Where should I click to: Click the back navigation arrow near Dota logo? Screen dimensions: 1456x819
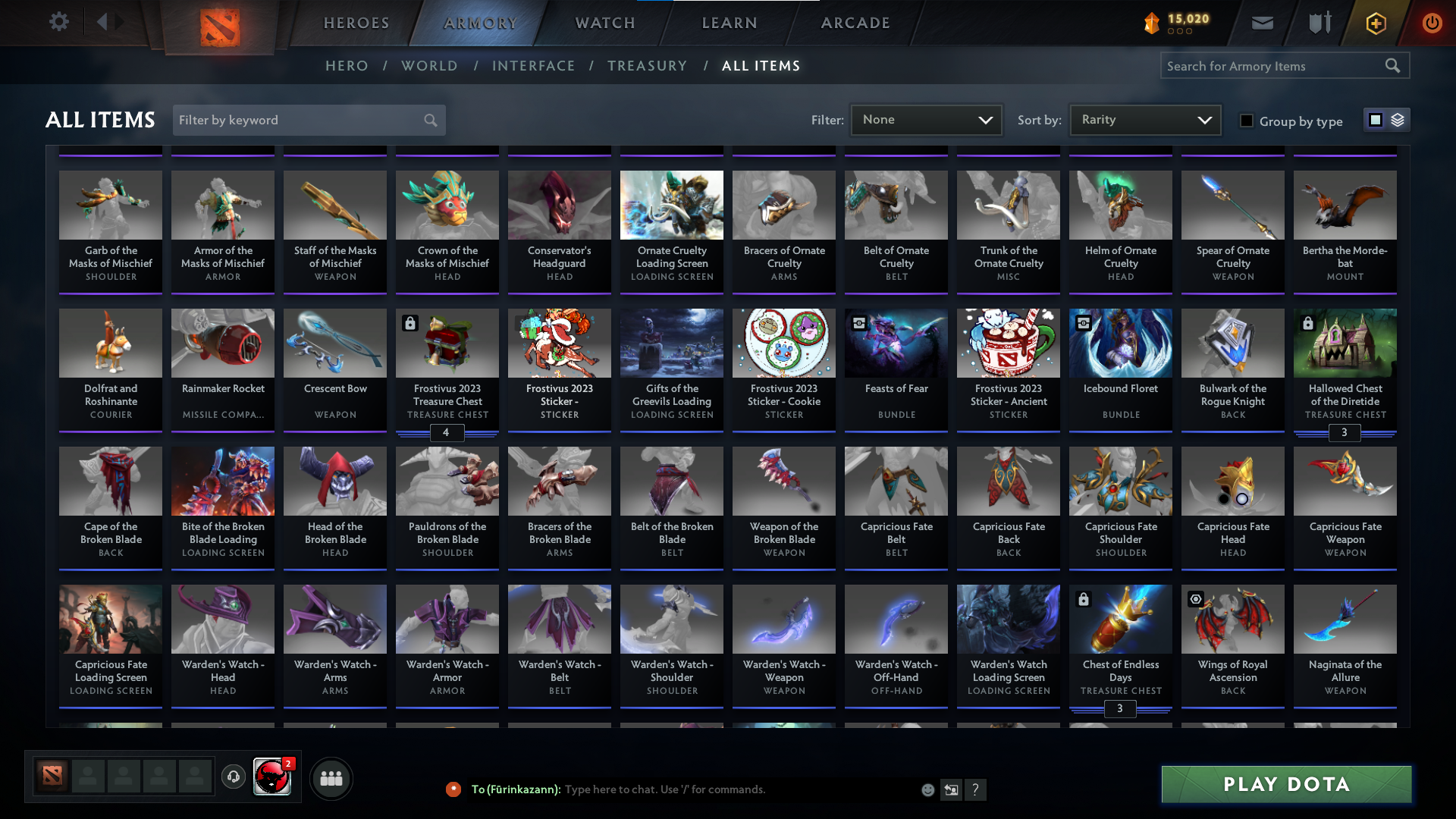(x=104, y=21)
